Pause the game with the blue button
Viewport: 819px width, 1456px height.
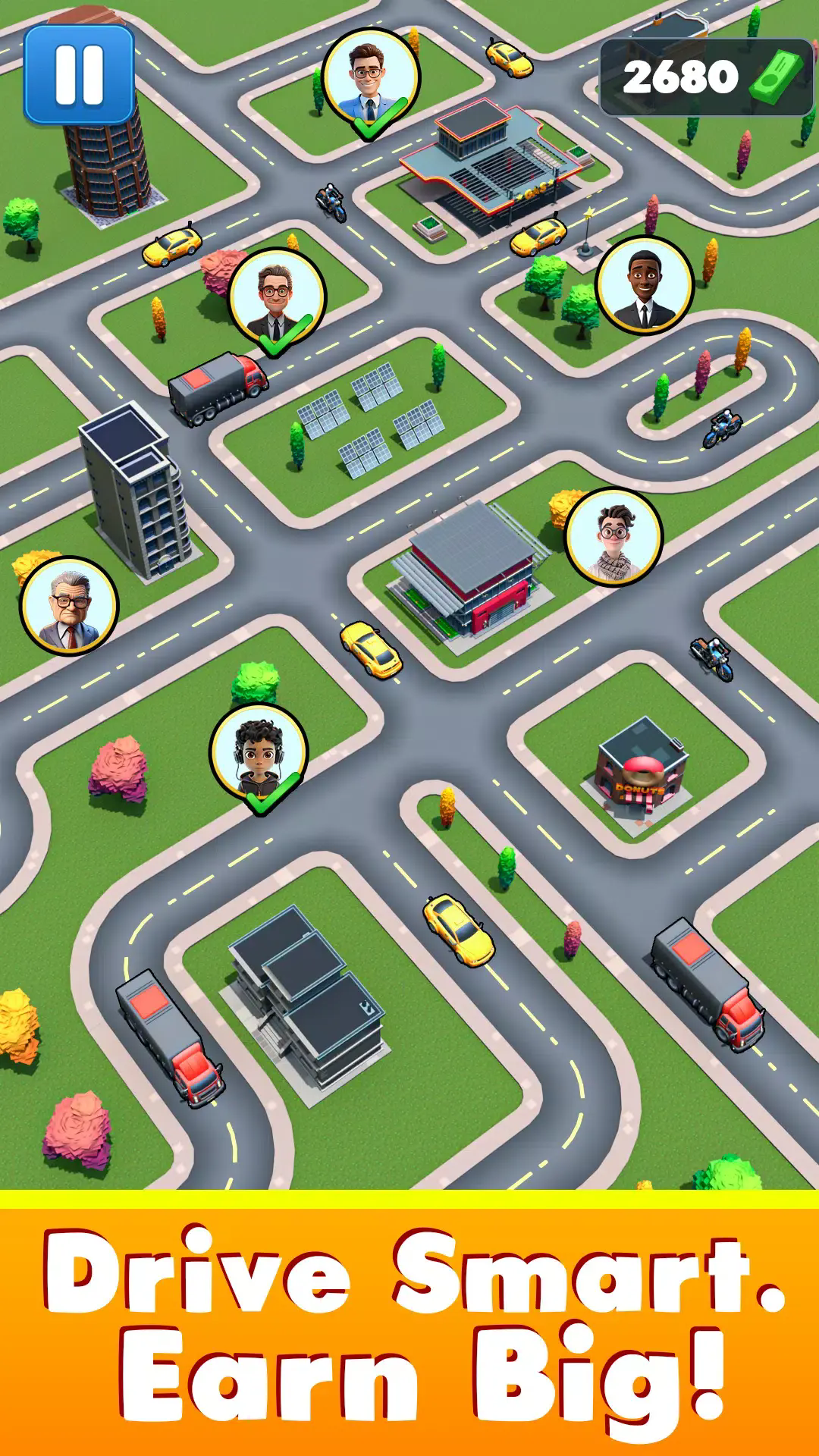coord(79,74)
